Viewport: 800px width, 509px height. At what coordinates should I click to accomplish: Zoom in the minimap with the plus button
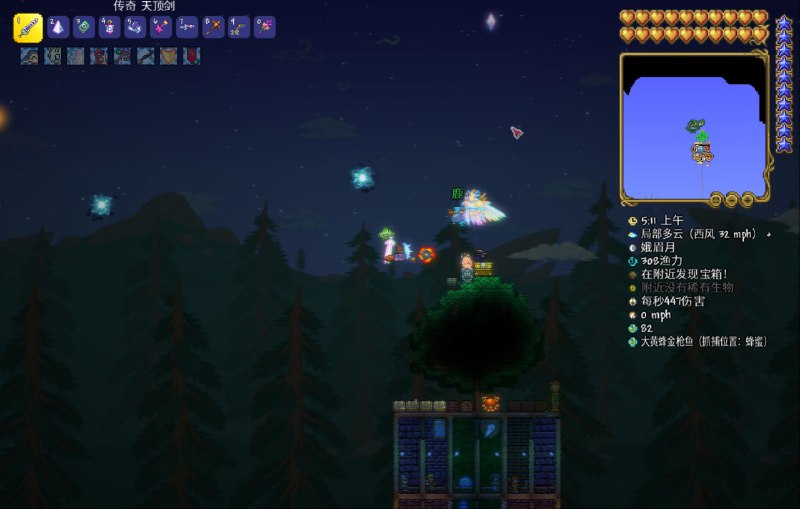[748, 199]
